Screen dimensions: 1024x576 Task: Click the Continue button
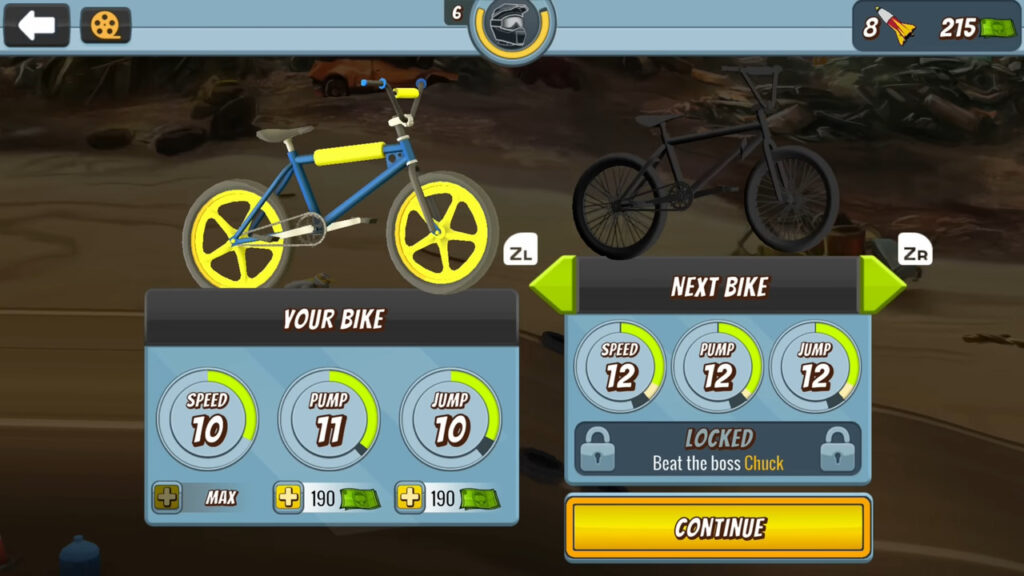[718, 527]
